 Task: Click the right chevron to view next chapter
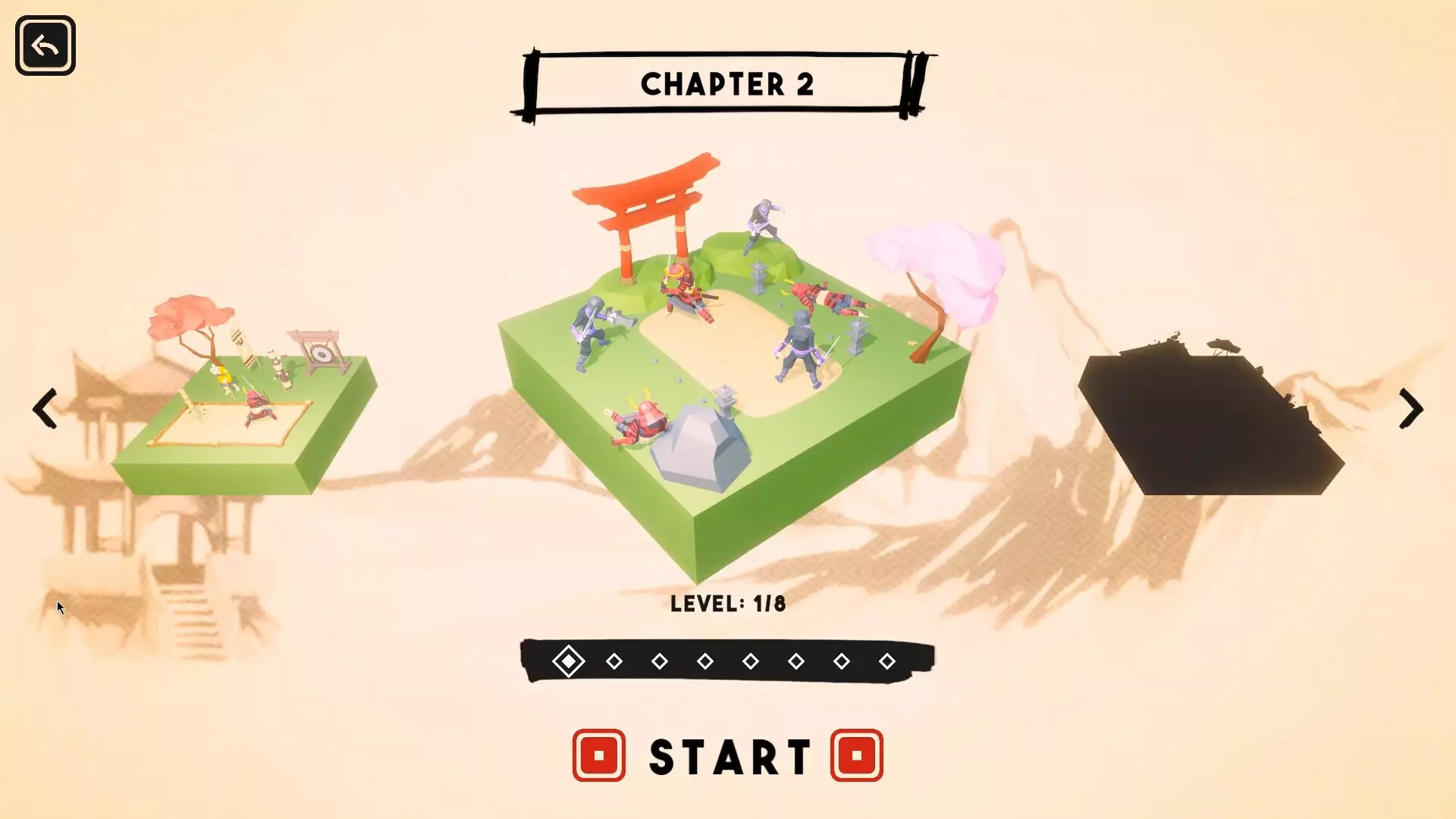pos(1409,409)
